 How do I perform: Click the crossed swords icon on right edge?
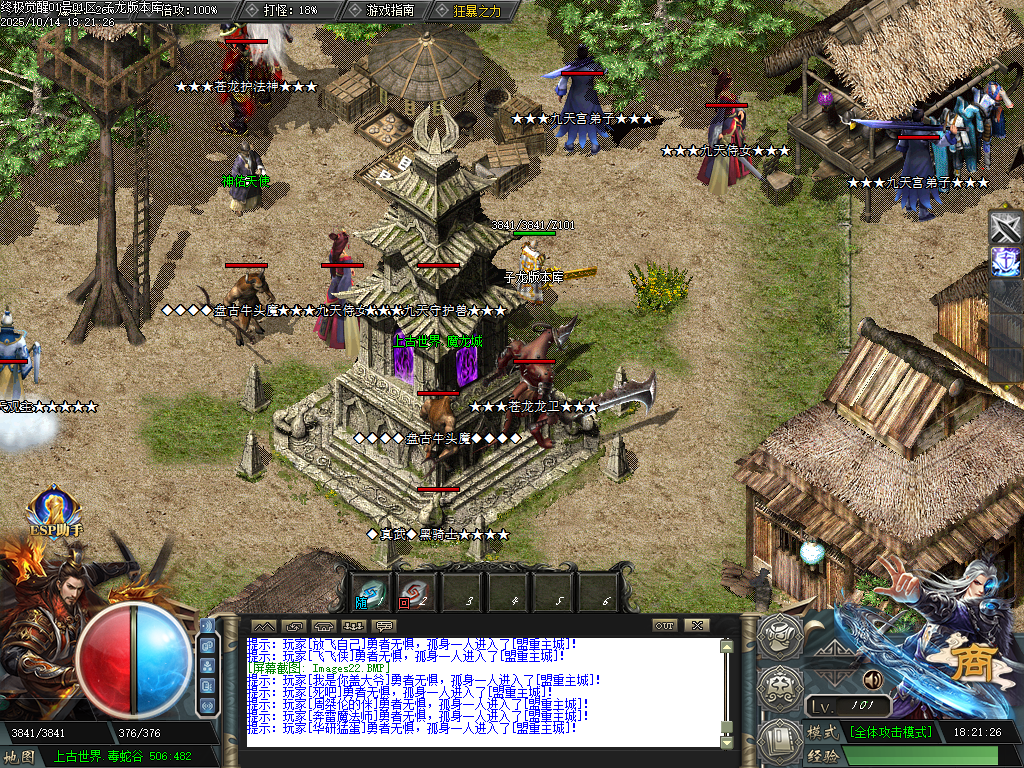tap(1005, 229)
